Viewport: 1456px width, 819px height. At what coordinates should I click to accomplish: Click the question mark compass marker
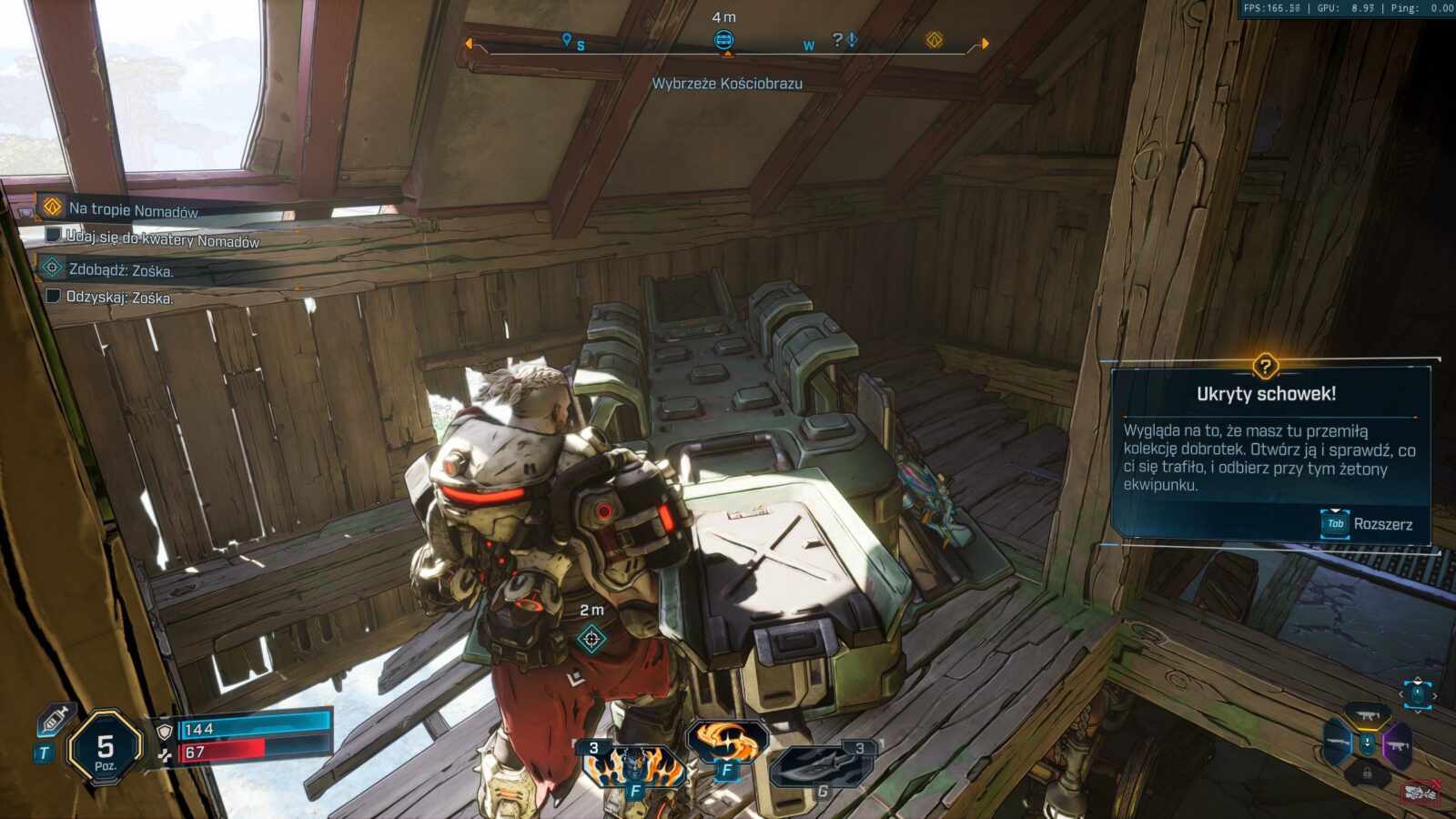coord(837,39)
